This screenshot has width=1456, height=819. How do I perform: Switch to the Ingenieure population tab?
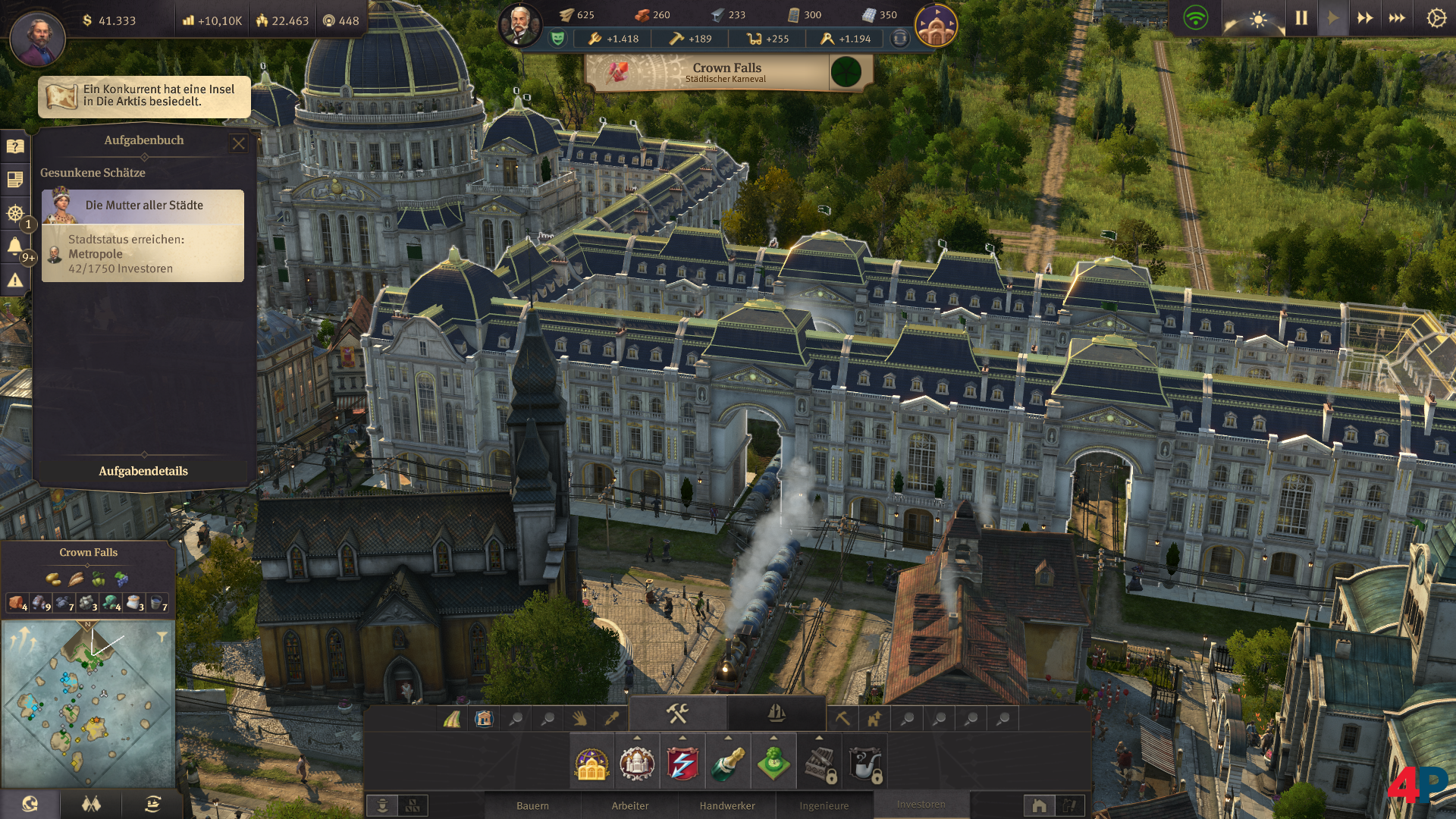pos(824,805)
